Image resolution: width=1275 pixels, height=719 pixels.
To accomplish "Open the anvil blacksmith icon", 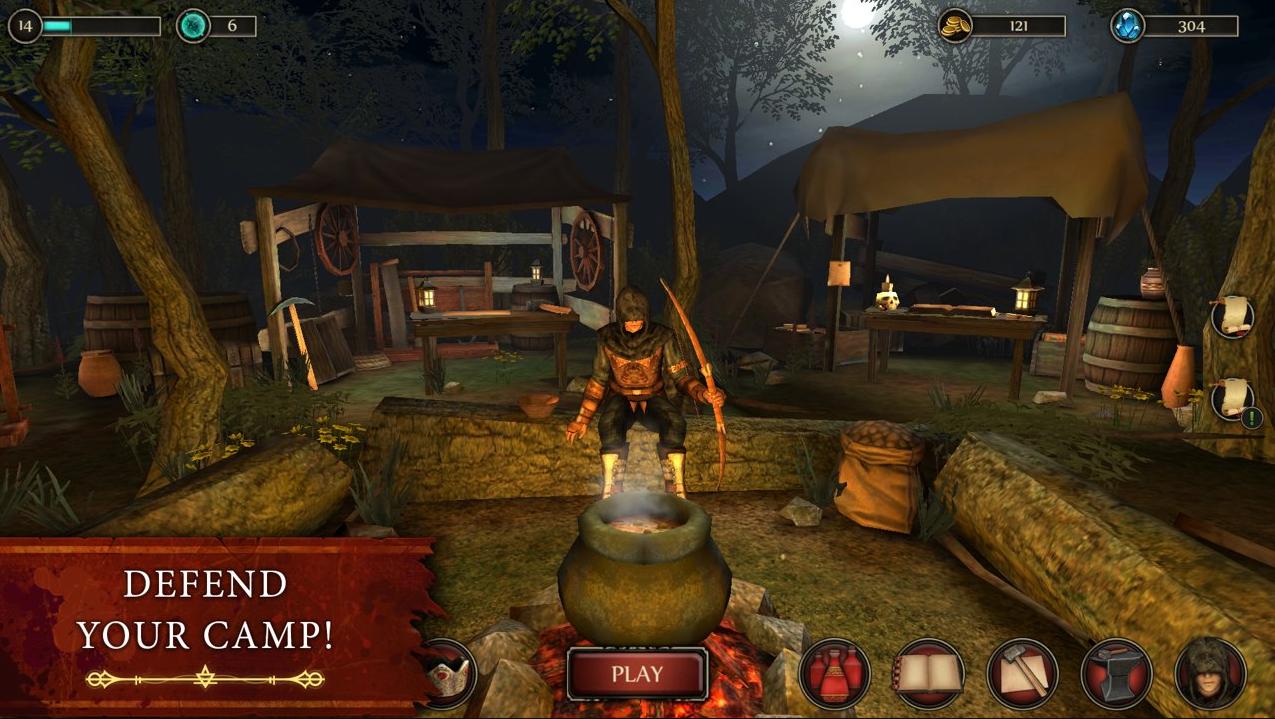I will 1116,674.
